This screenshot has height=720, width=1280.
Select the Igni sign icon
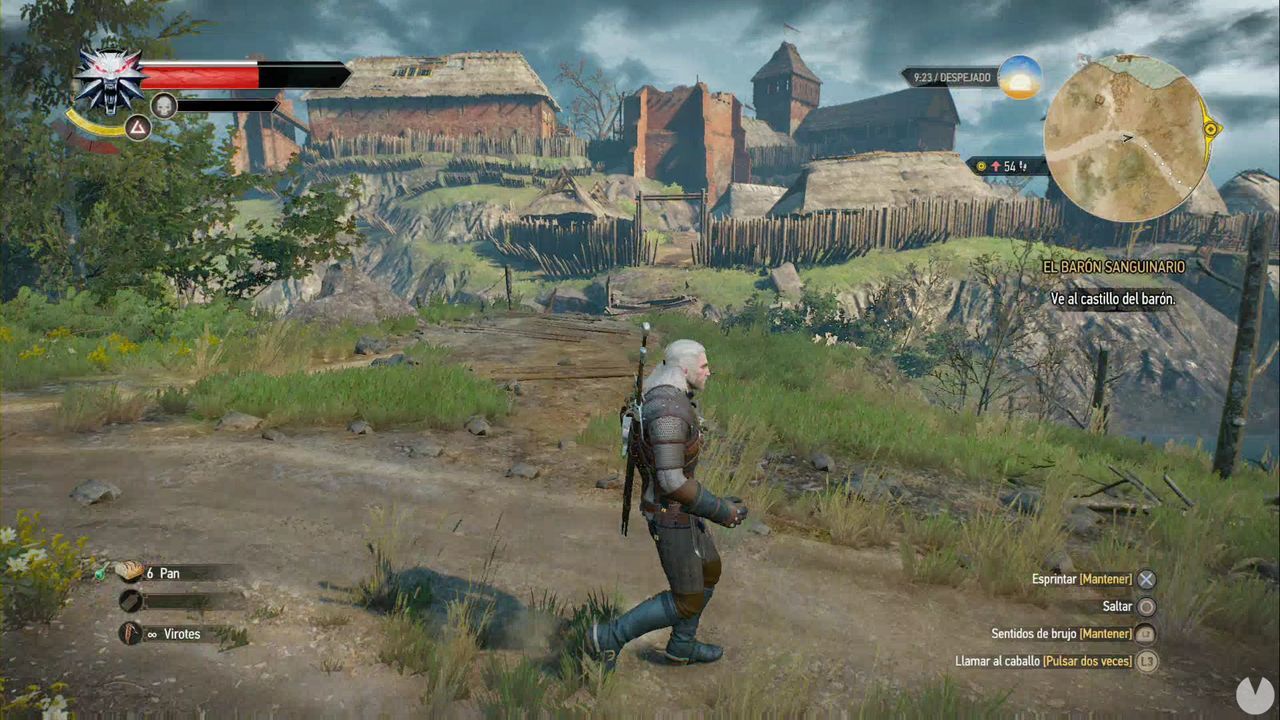tap(138, 128)
